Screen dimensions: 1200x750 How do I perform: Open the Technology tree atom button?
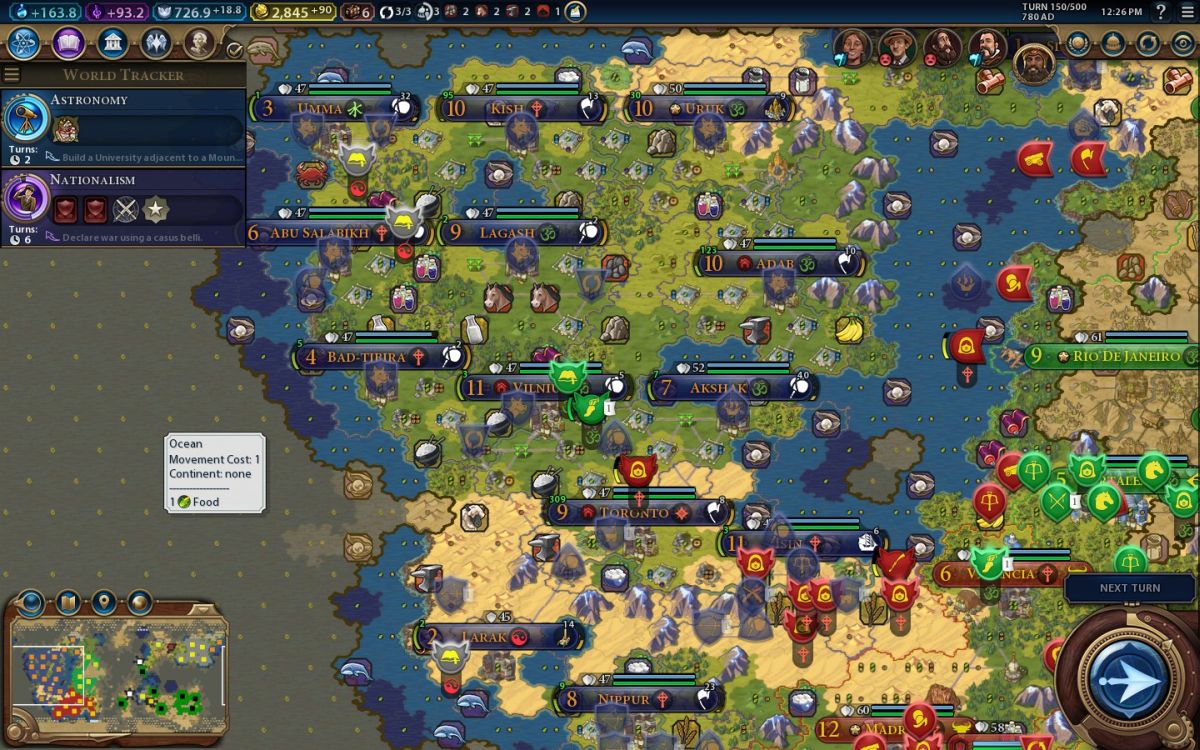pyautogui.click(x=23, y=43)
